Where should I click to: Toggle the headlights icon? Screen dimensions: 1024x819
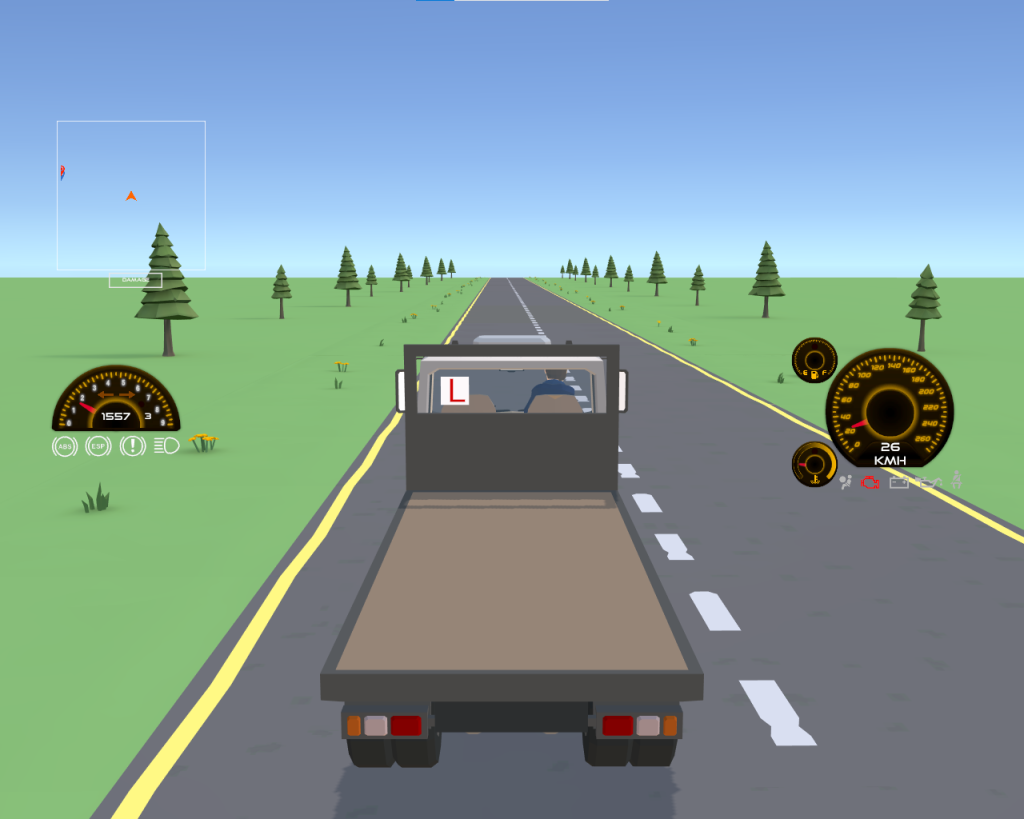click(x=167, y=446)
